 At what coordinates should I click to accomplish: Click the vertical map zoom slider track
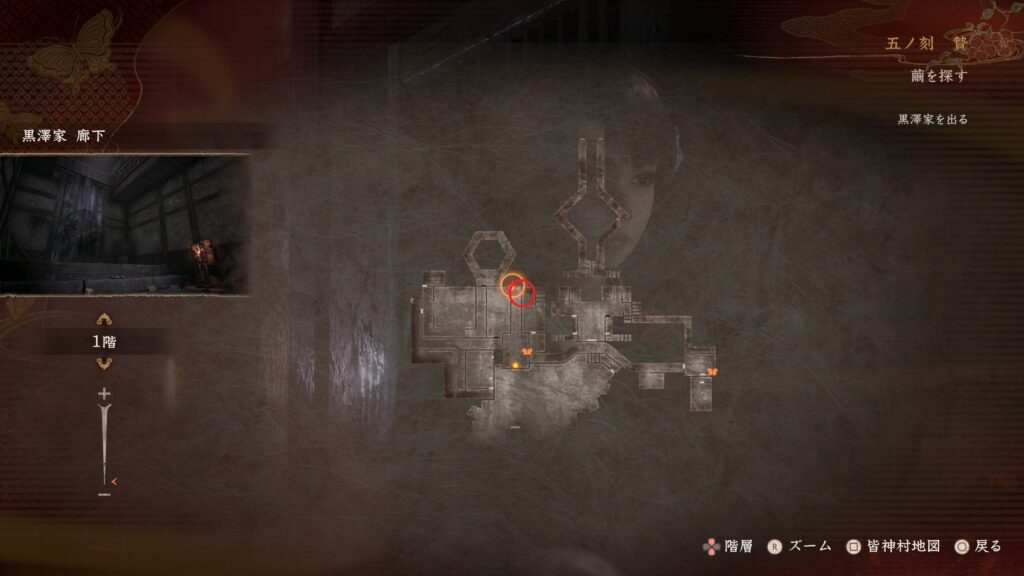(x=103, y=440)
